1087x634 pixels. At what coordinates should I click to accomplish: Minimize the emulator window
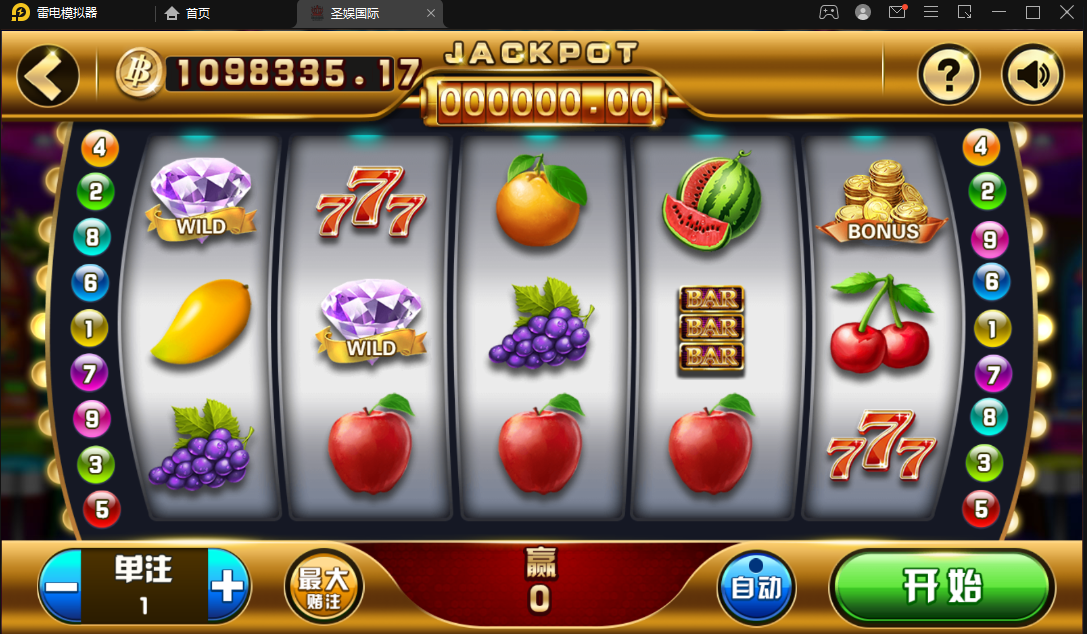click(x=998, y=13)
